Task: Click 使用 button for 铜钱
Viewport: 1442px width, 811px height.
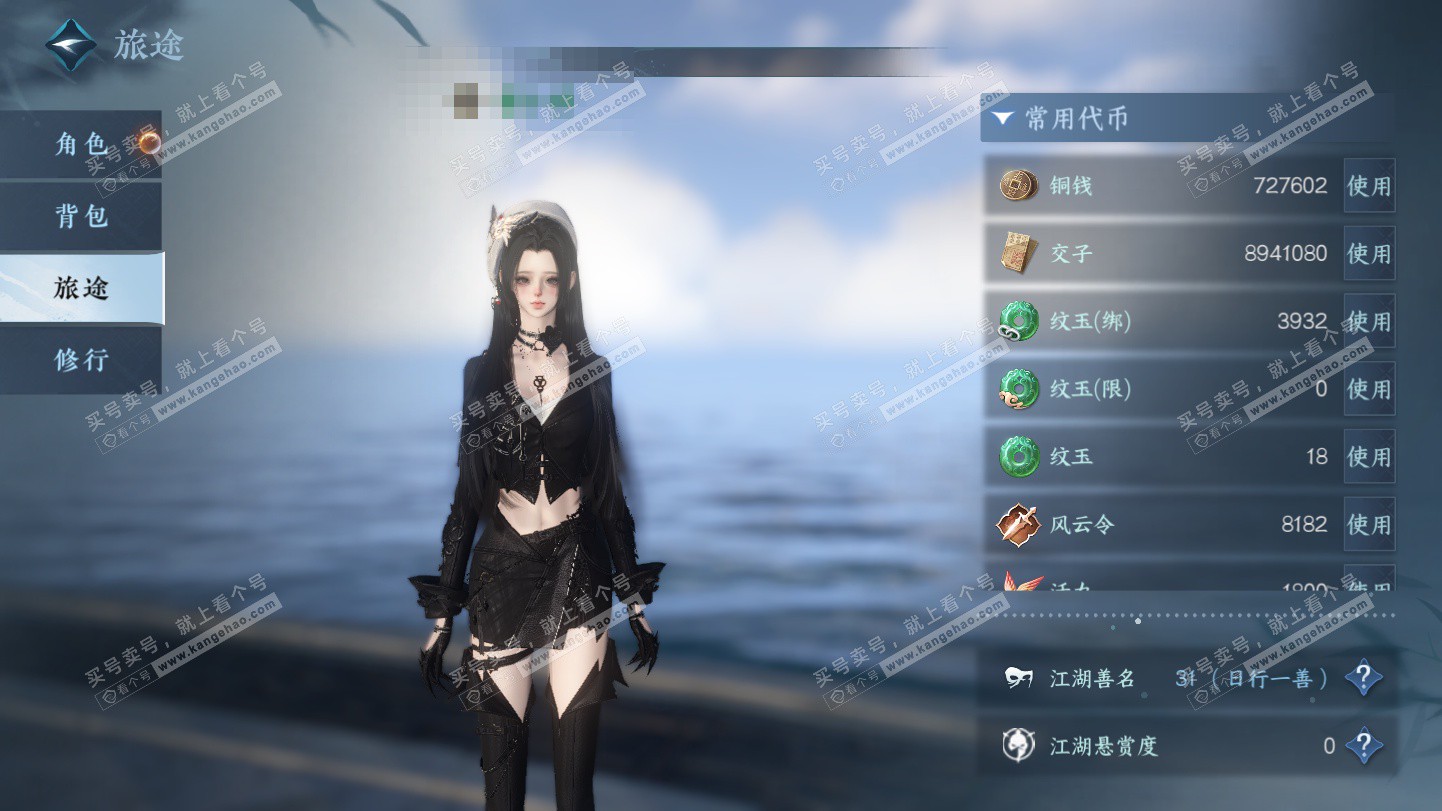Action: (1368, 186)
